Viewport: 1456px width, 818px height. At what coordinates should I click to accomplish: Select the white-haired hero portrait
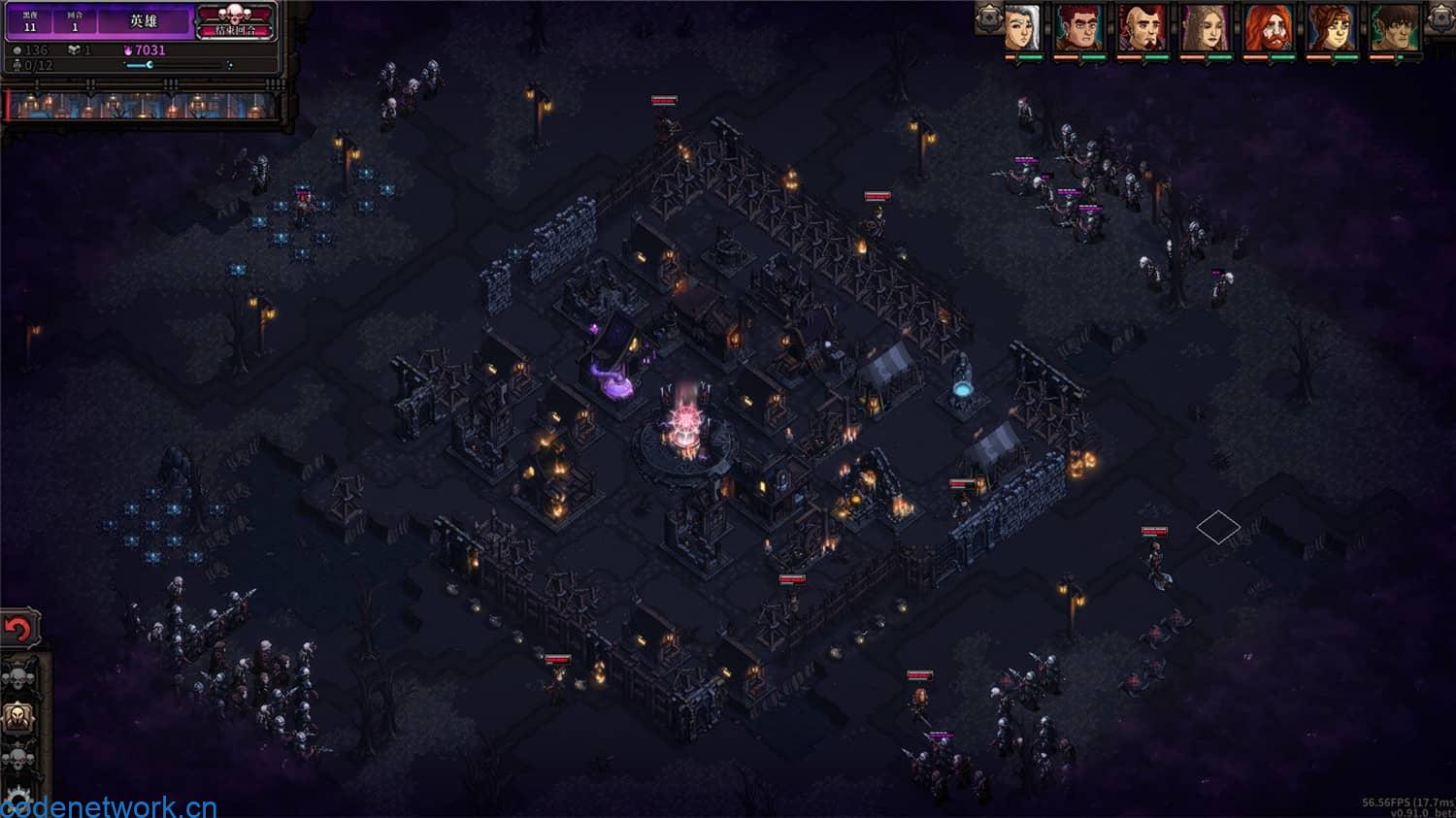1021,28
